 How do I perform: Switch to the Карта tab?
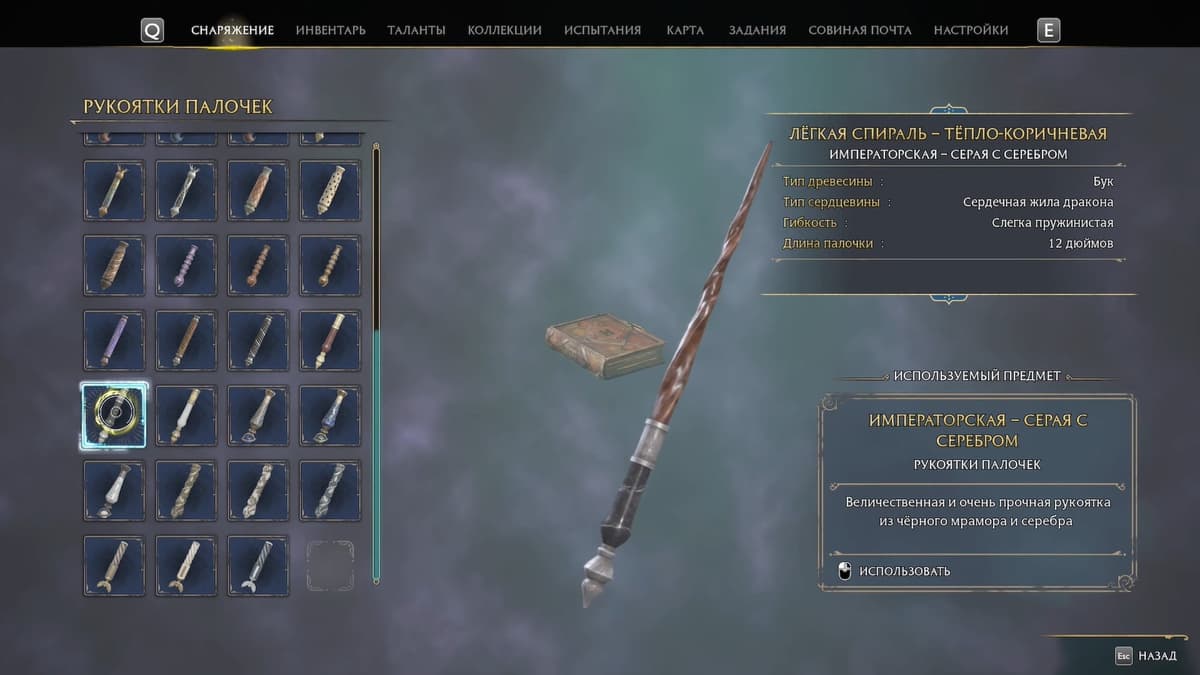(685, 30)
